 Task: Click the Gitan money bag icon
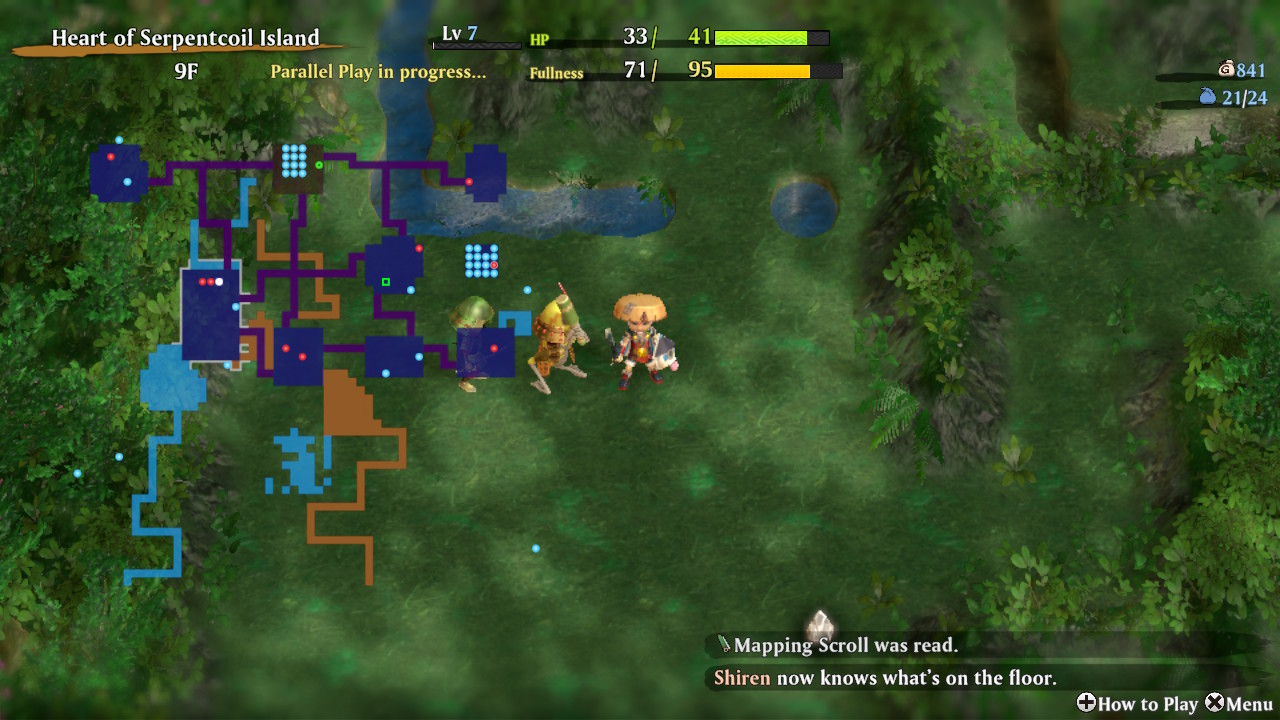click(x=1226, y=69)
